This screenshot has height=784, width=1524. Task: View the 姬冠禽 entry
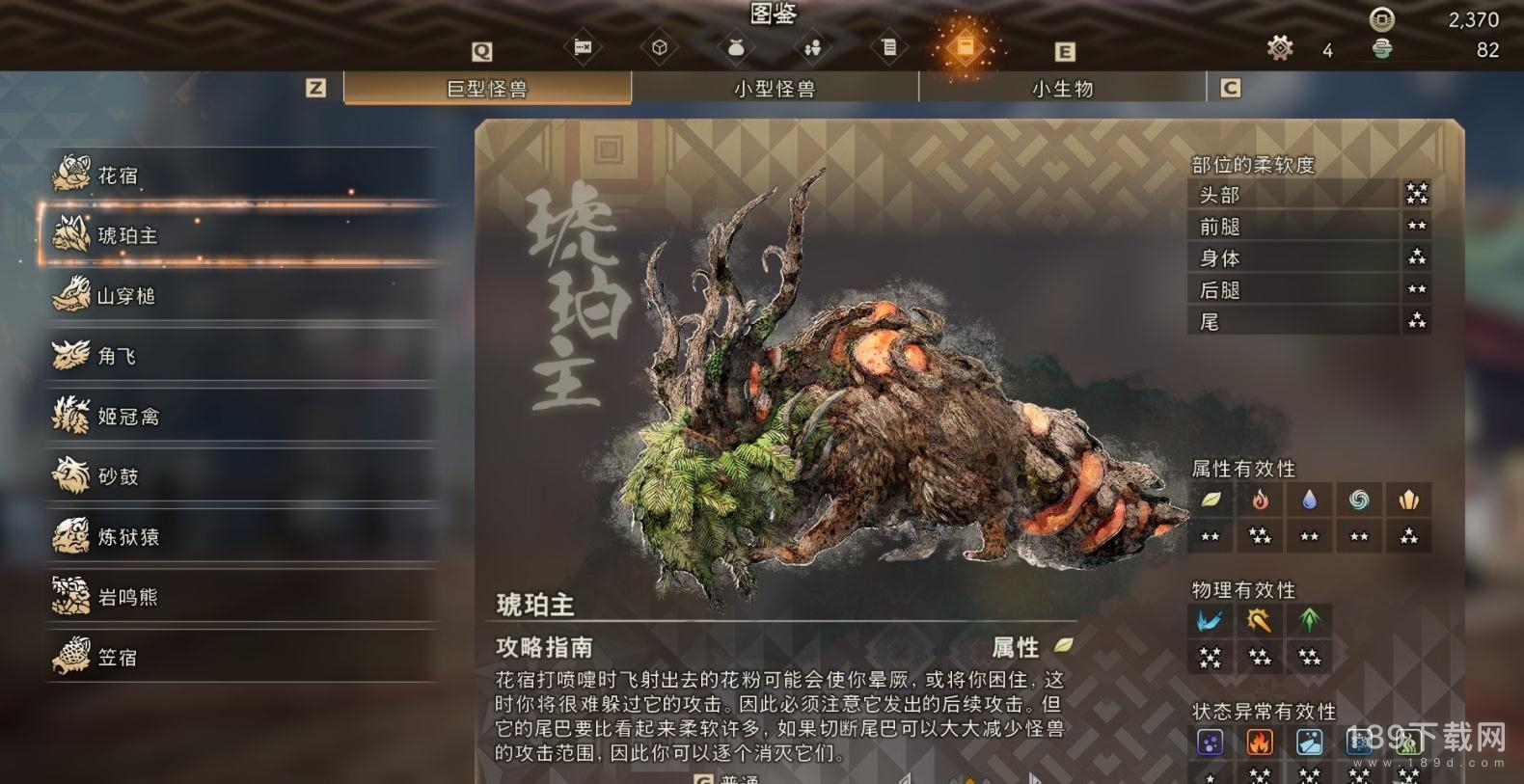pos(241,416)
